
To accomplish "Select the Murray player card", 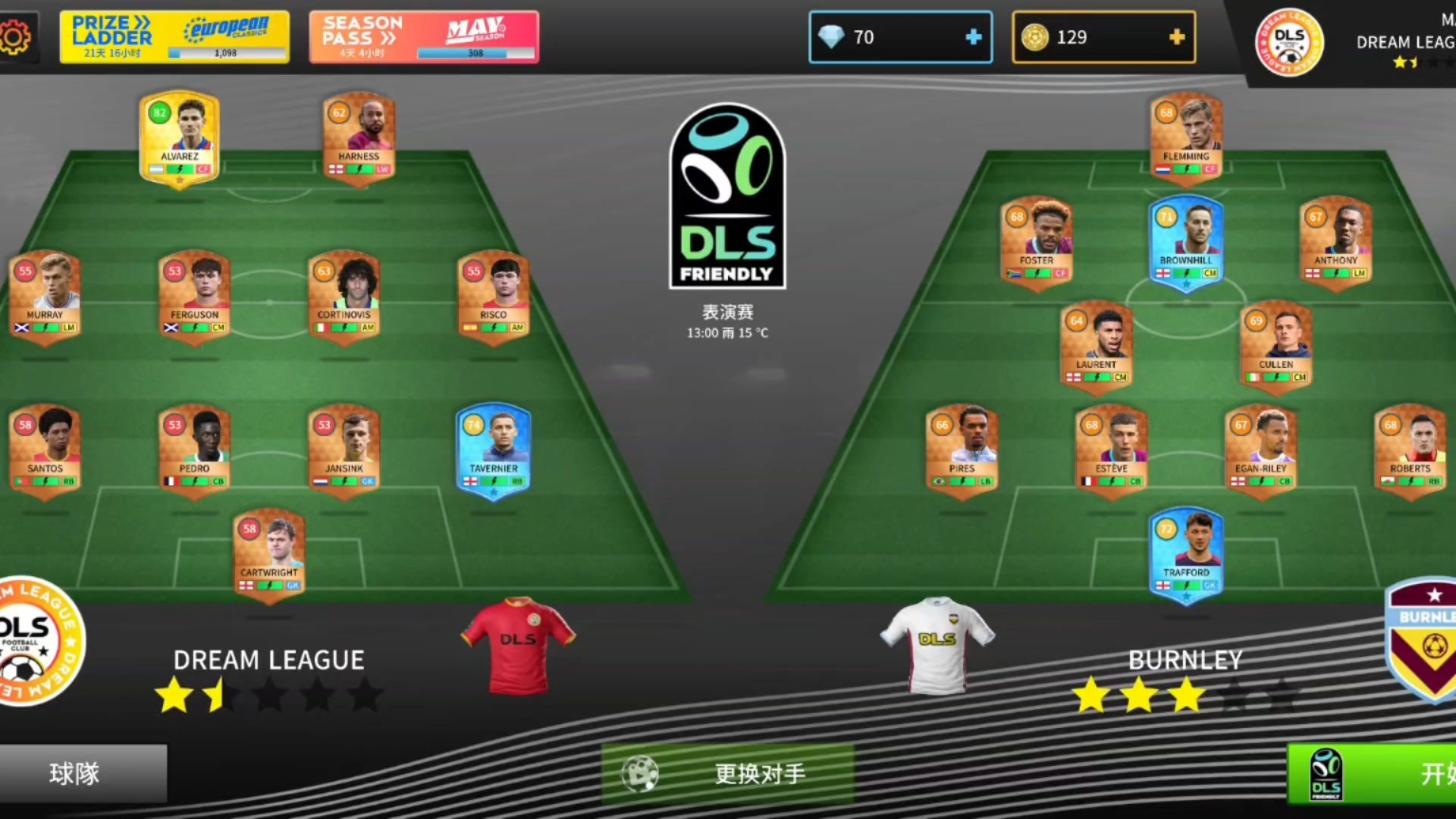I will pos(45,297).
